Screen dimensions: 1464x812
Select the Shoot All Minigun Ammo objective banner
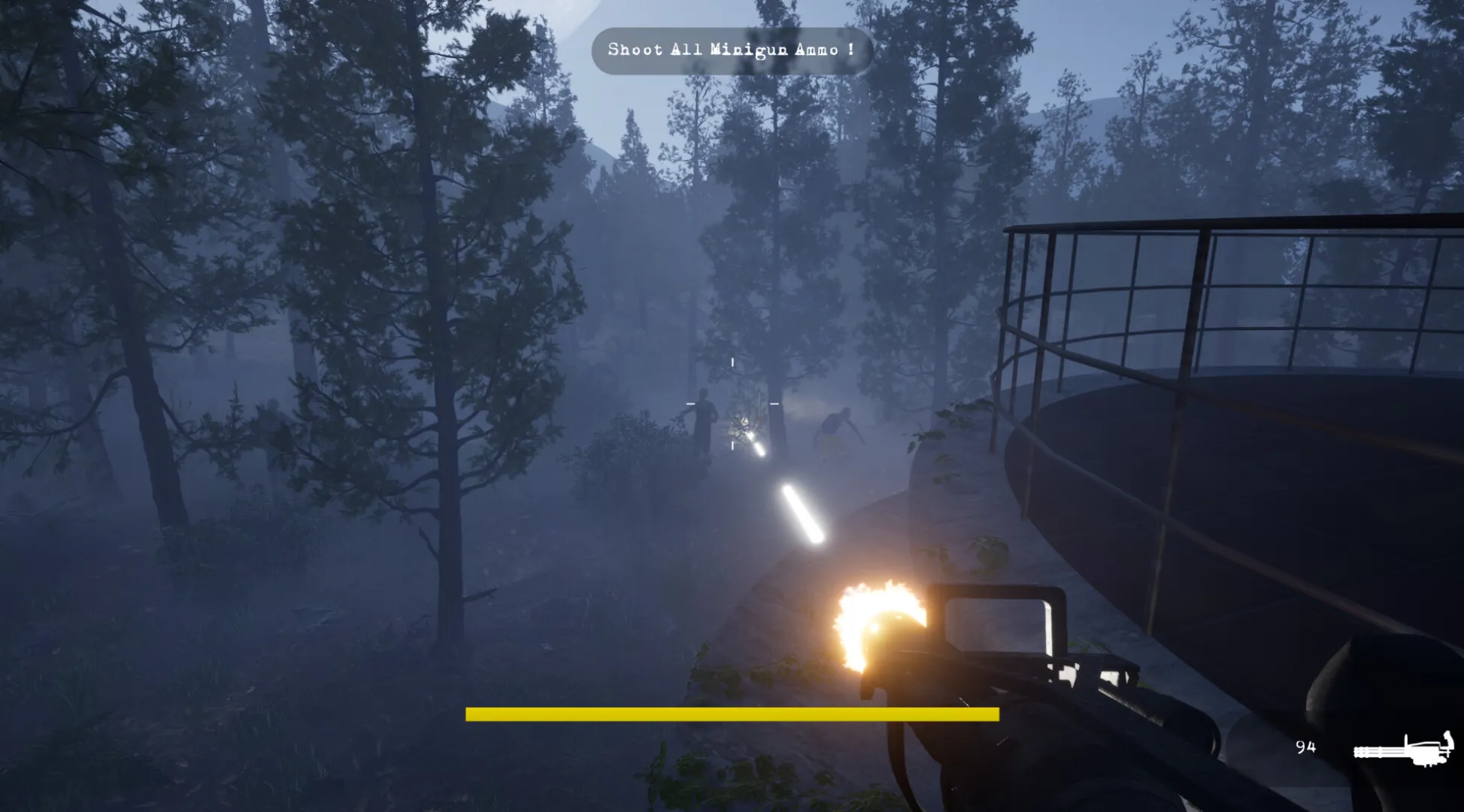[731, 50]
